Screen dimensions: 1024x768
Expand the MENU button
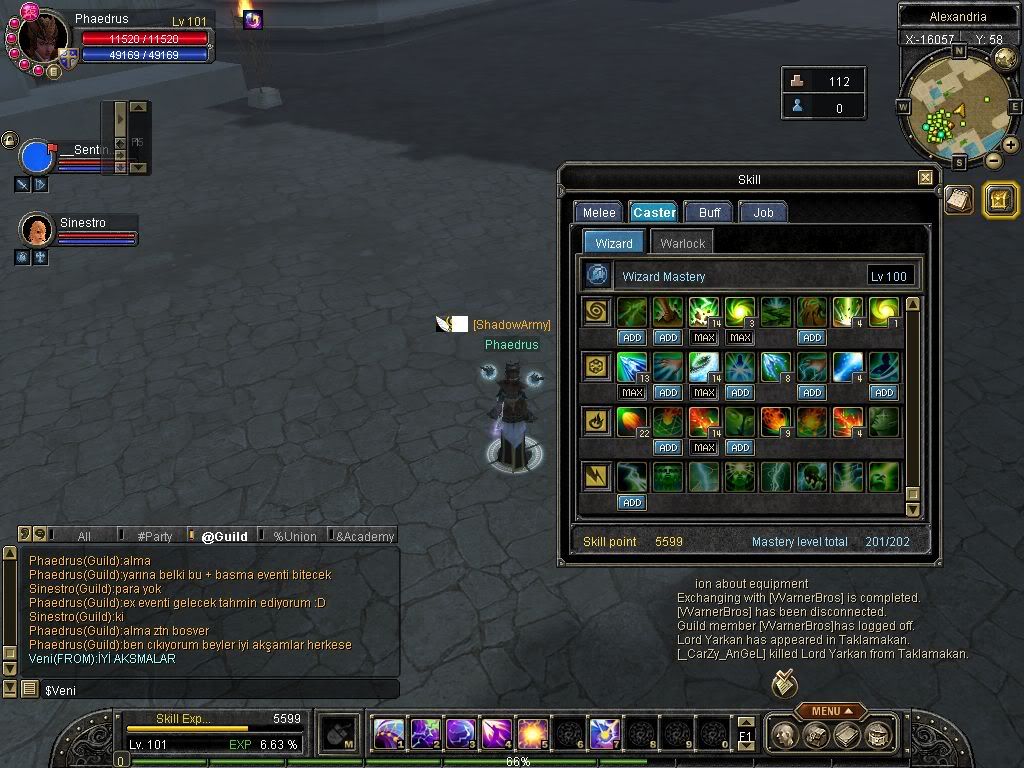point(830,711)
